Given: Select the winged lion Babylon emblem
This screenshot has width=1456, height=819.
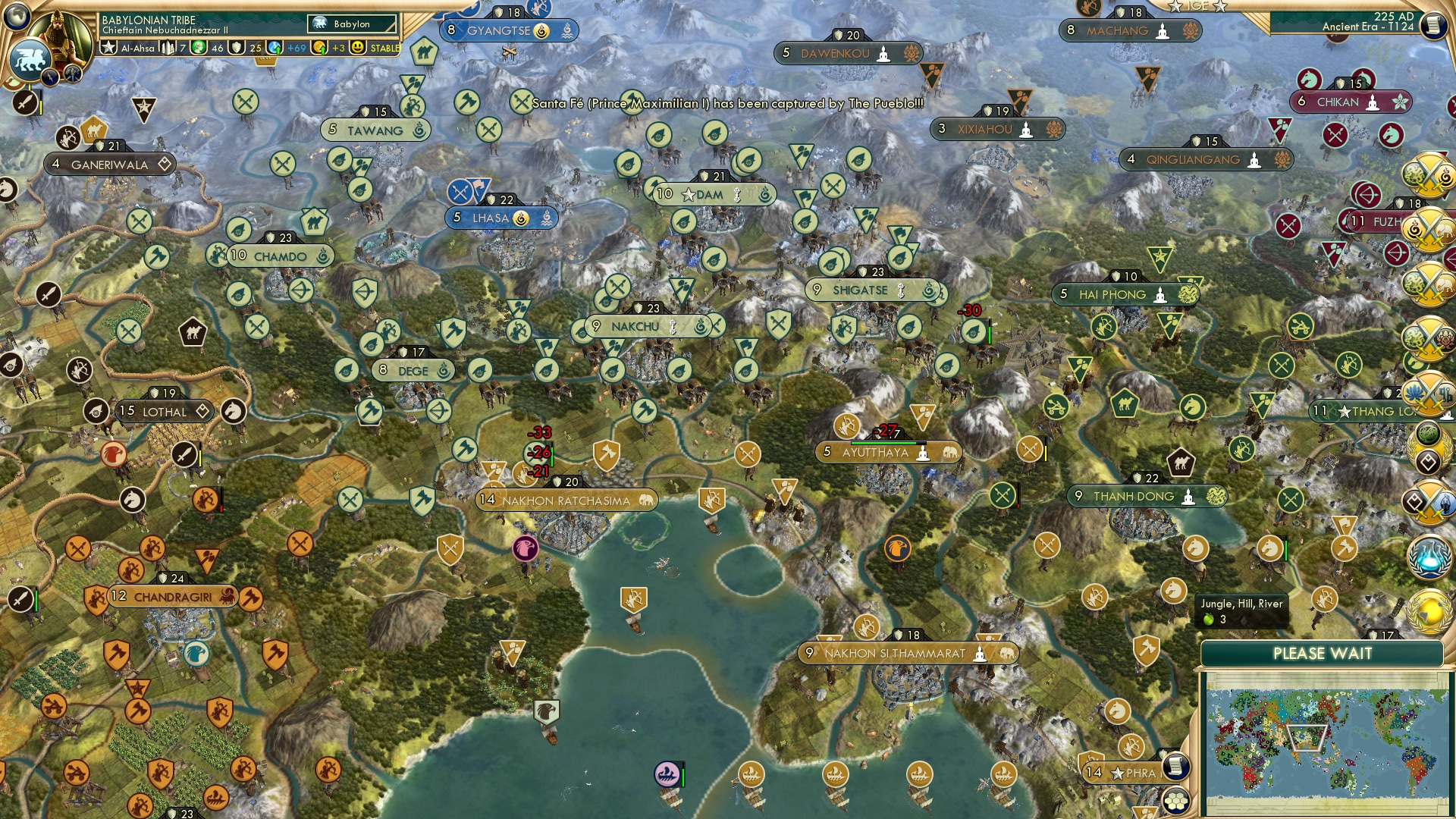Looking at the screenshot, I should coord(30,59).
